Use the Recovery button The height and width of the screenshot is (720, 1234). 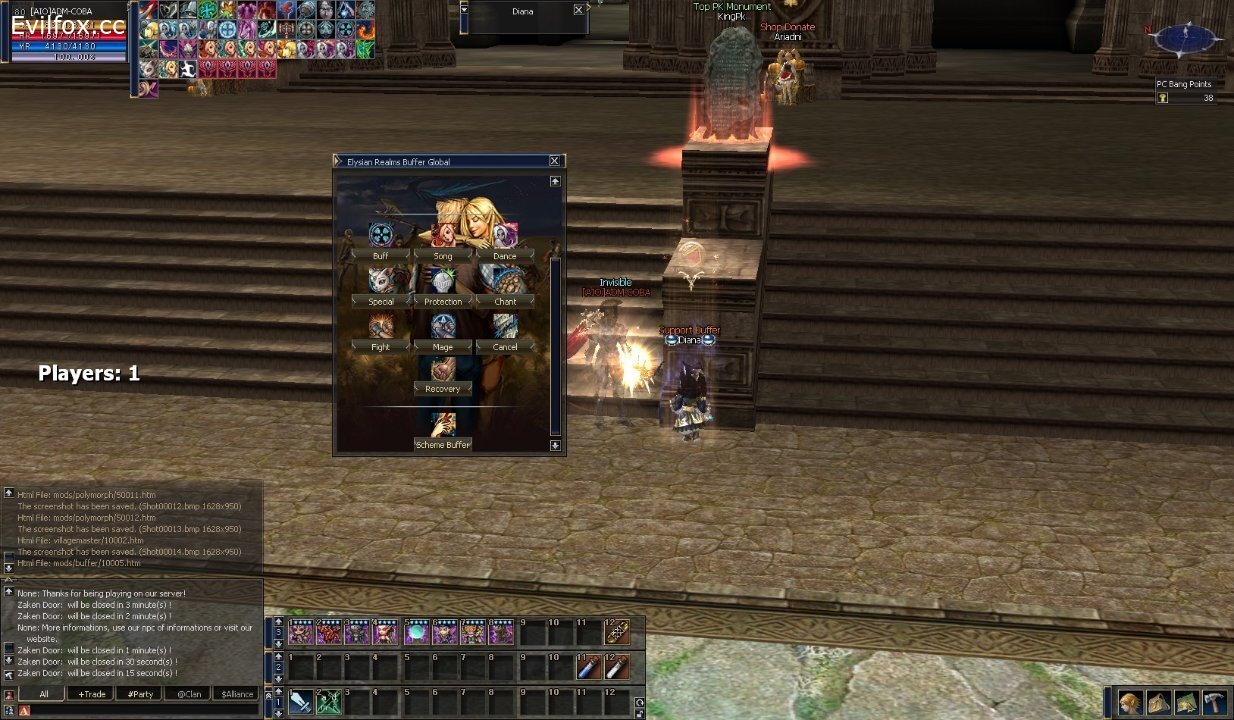coord(443,389)
